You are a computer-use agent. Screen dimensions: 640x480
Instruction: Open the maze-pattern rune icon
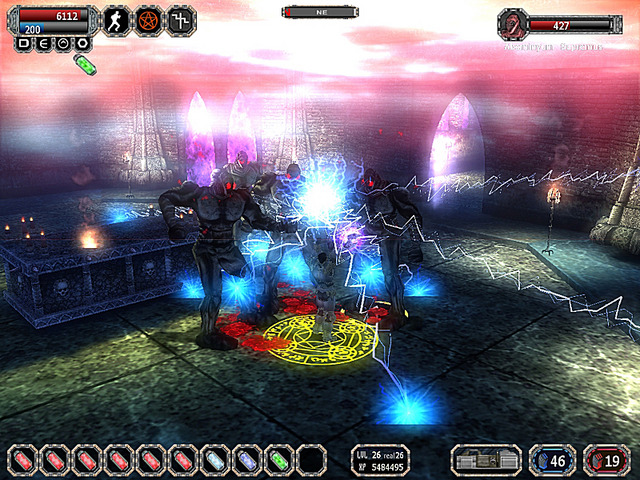[x=181, y=19]
